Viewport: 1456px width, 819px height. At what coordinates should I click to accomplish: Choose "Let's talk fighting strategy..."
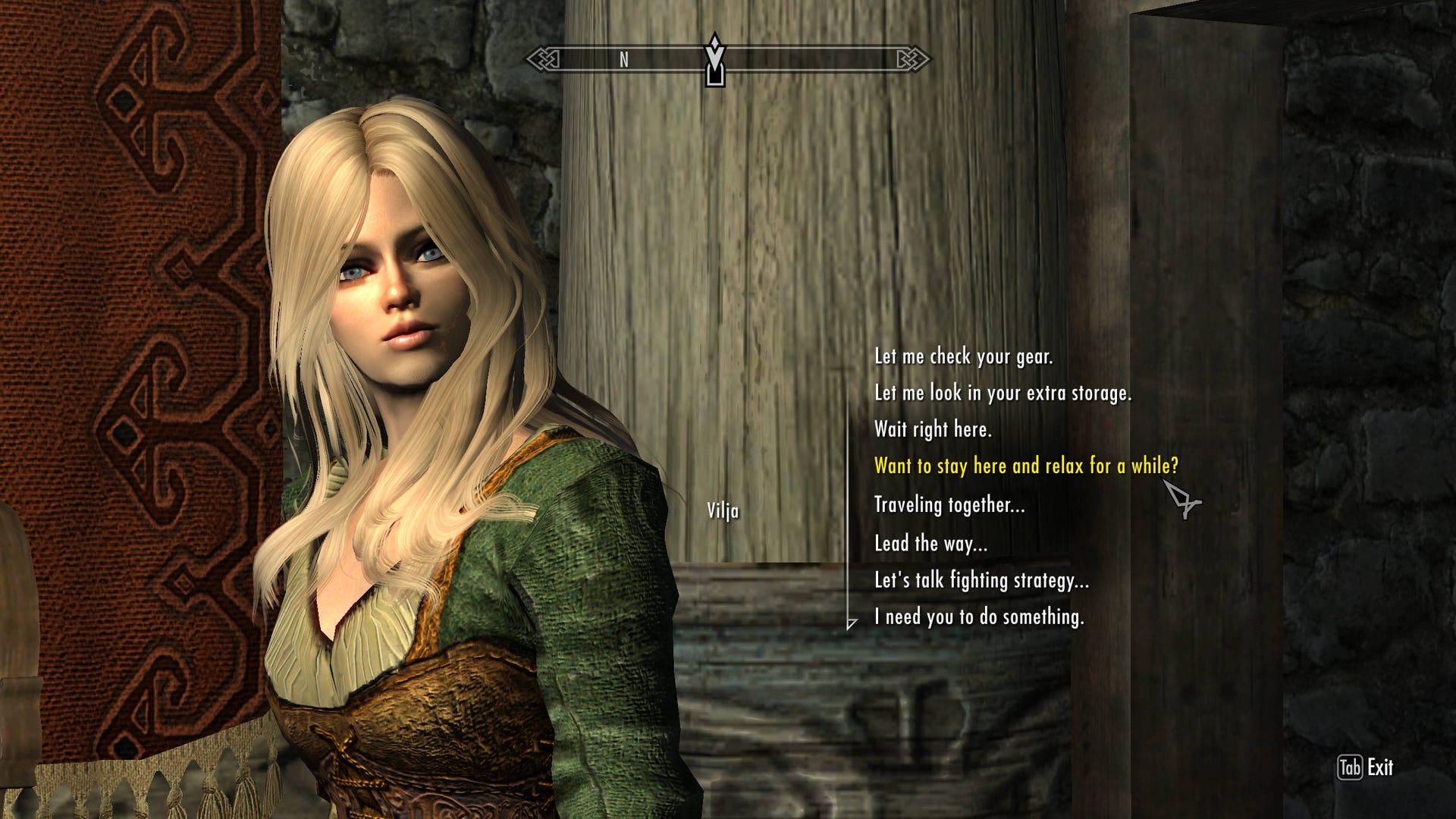point(981,580)
